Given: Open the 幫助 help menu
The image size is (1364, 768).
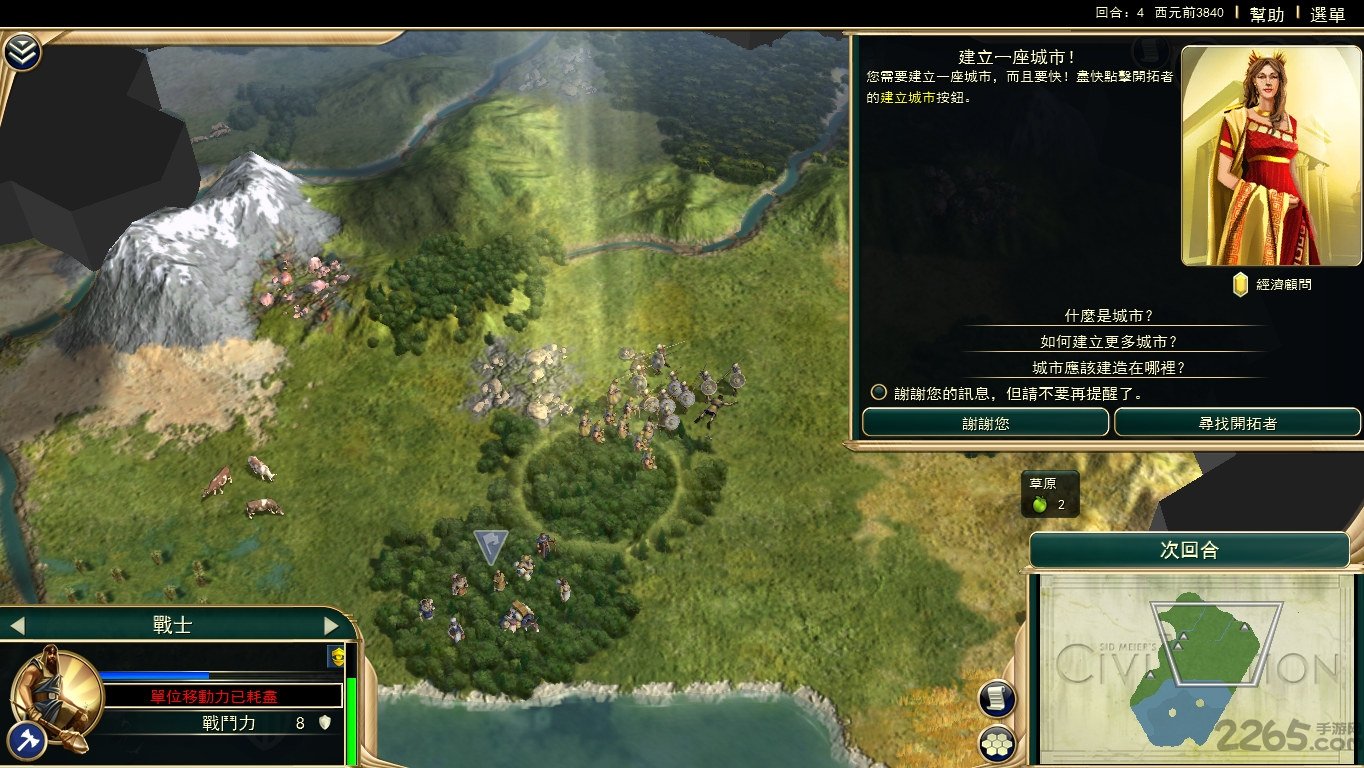Looking at the screenshot, I should point(1267,14).
